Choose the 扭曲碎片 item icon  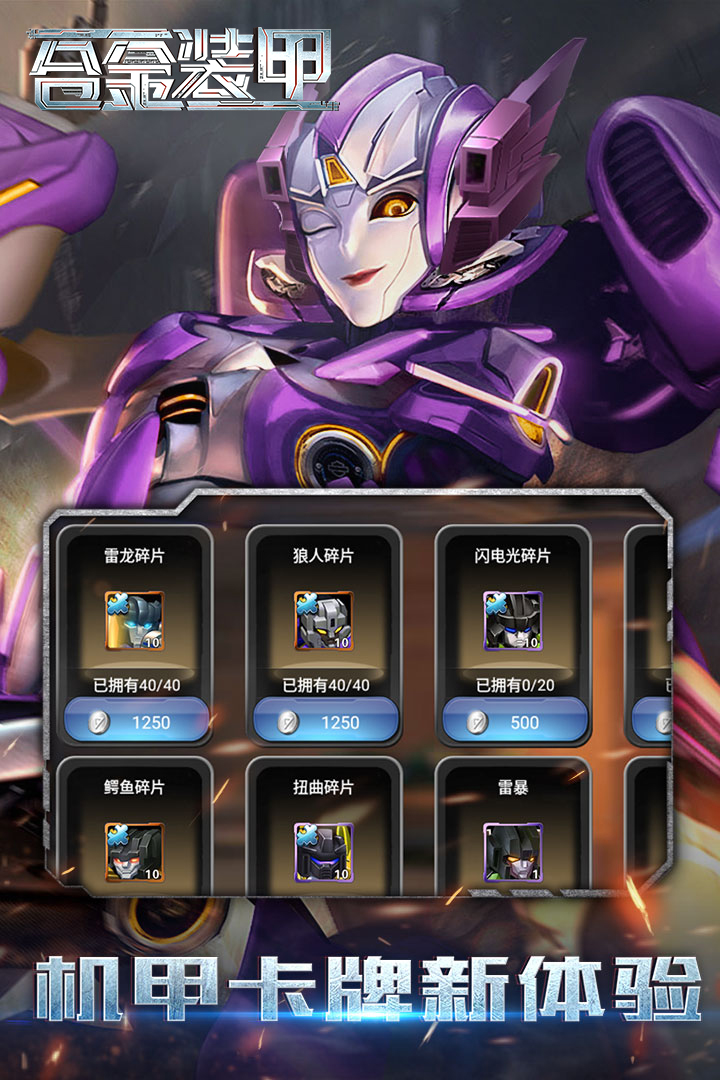pyautogui.click(x=324, y=852)
